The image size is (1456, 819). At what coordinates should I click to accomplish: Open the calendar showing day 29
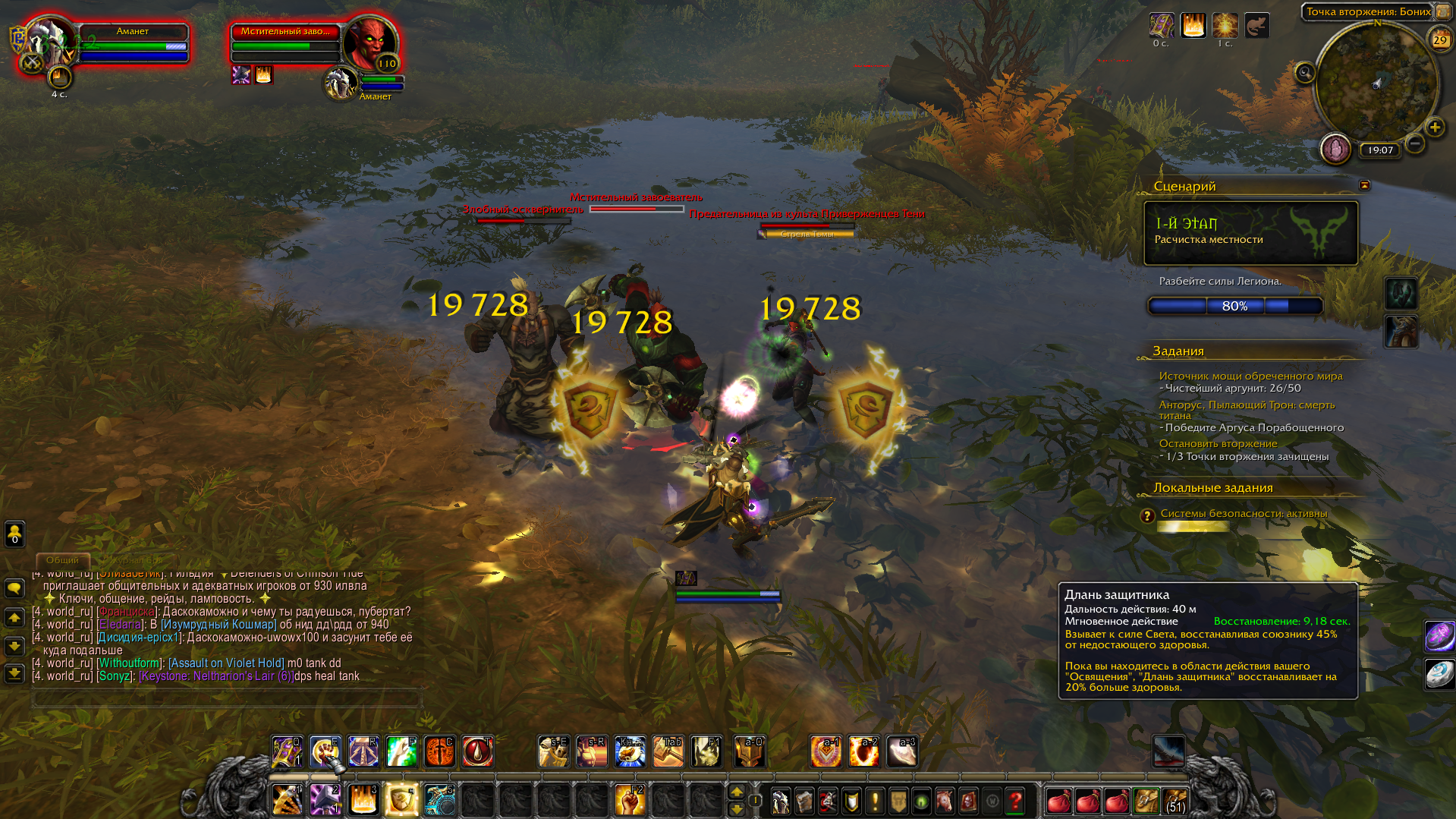point(1439,39)
